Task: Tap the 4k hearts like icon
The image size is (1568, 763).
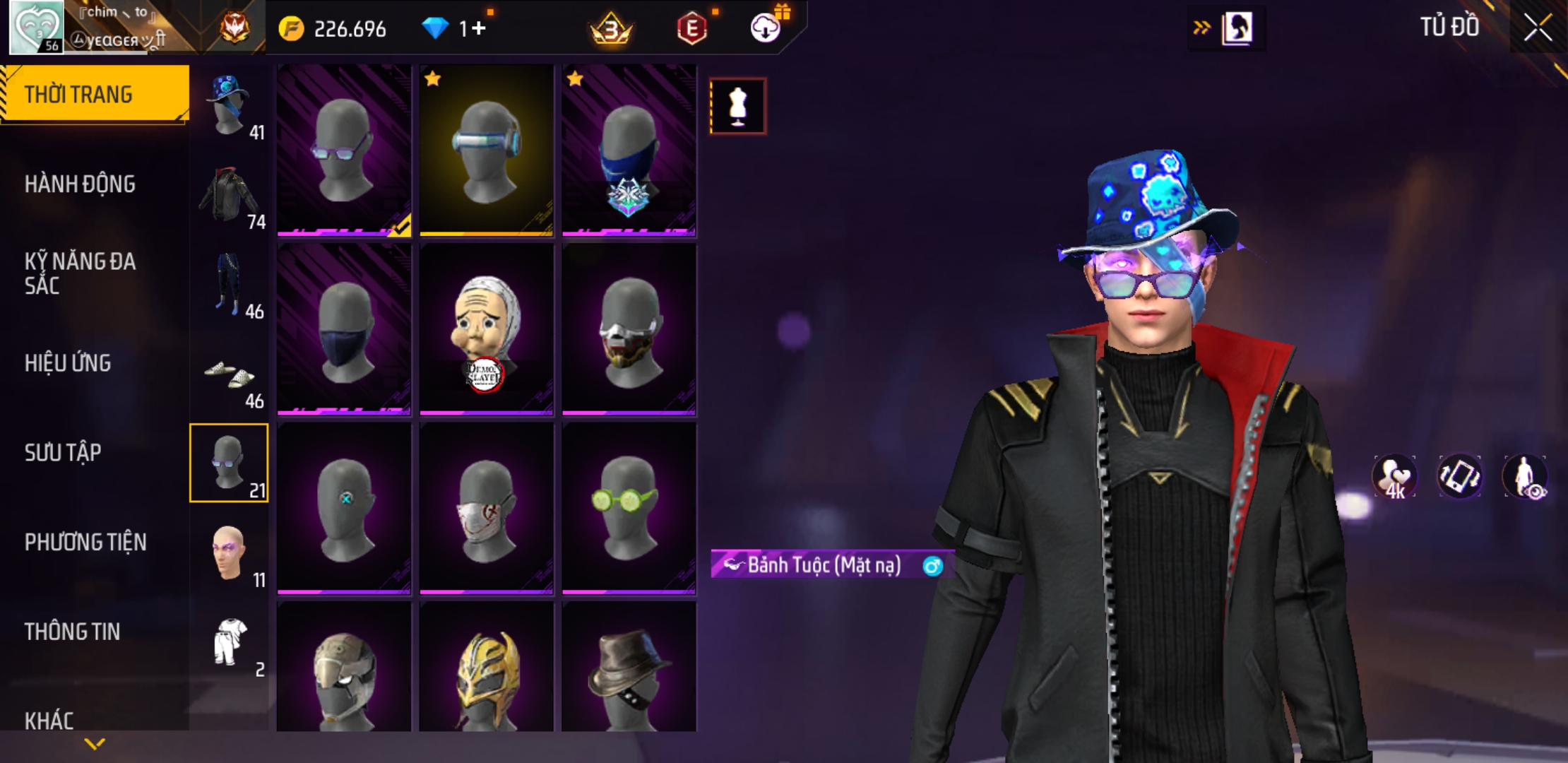Action: [x=1394, y=477]
